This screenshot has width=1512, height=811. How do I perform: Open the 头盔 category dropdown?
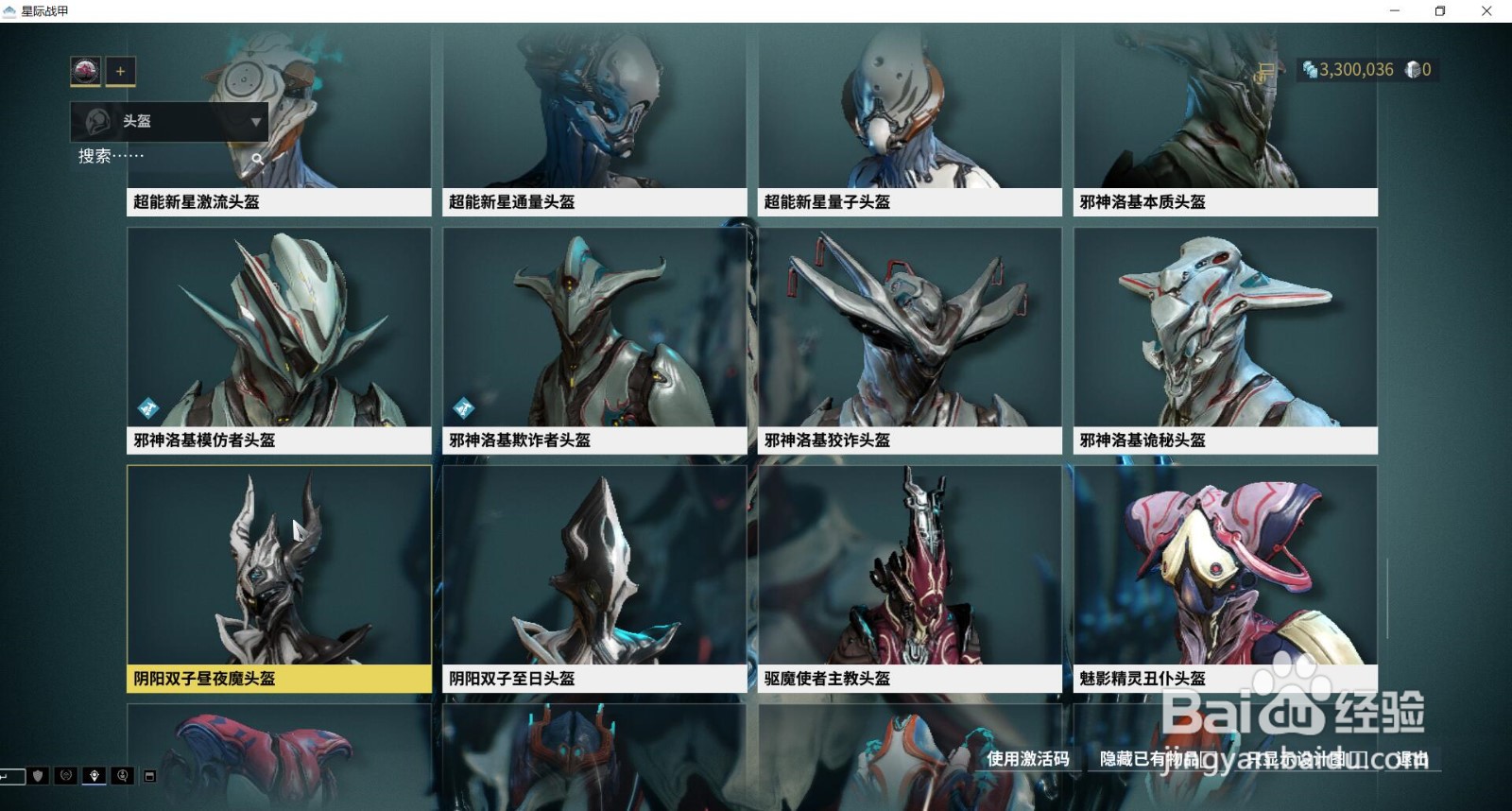(168, 121)
